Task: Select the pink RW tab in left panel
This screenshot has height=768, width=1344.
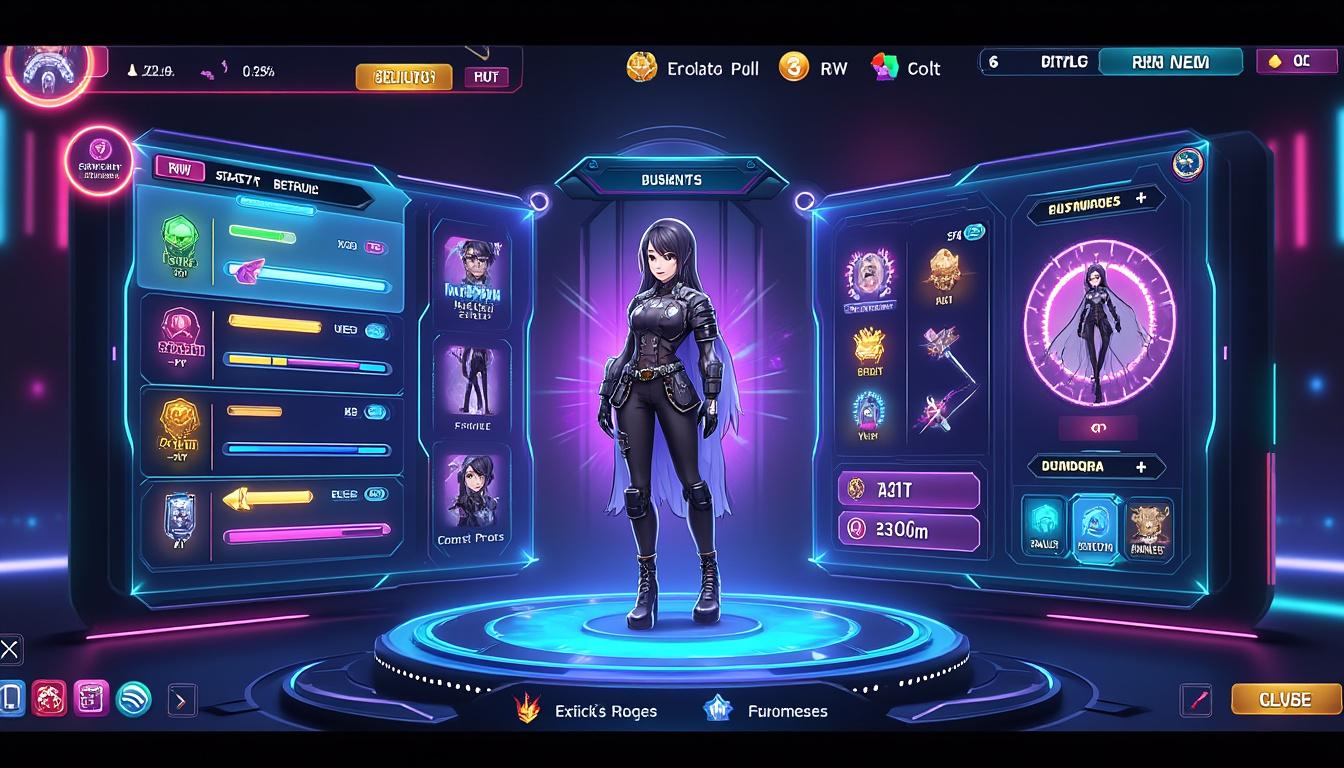Action: (x=180, y=170)
